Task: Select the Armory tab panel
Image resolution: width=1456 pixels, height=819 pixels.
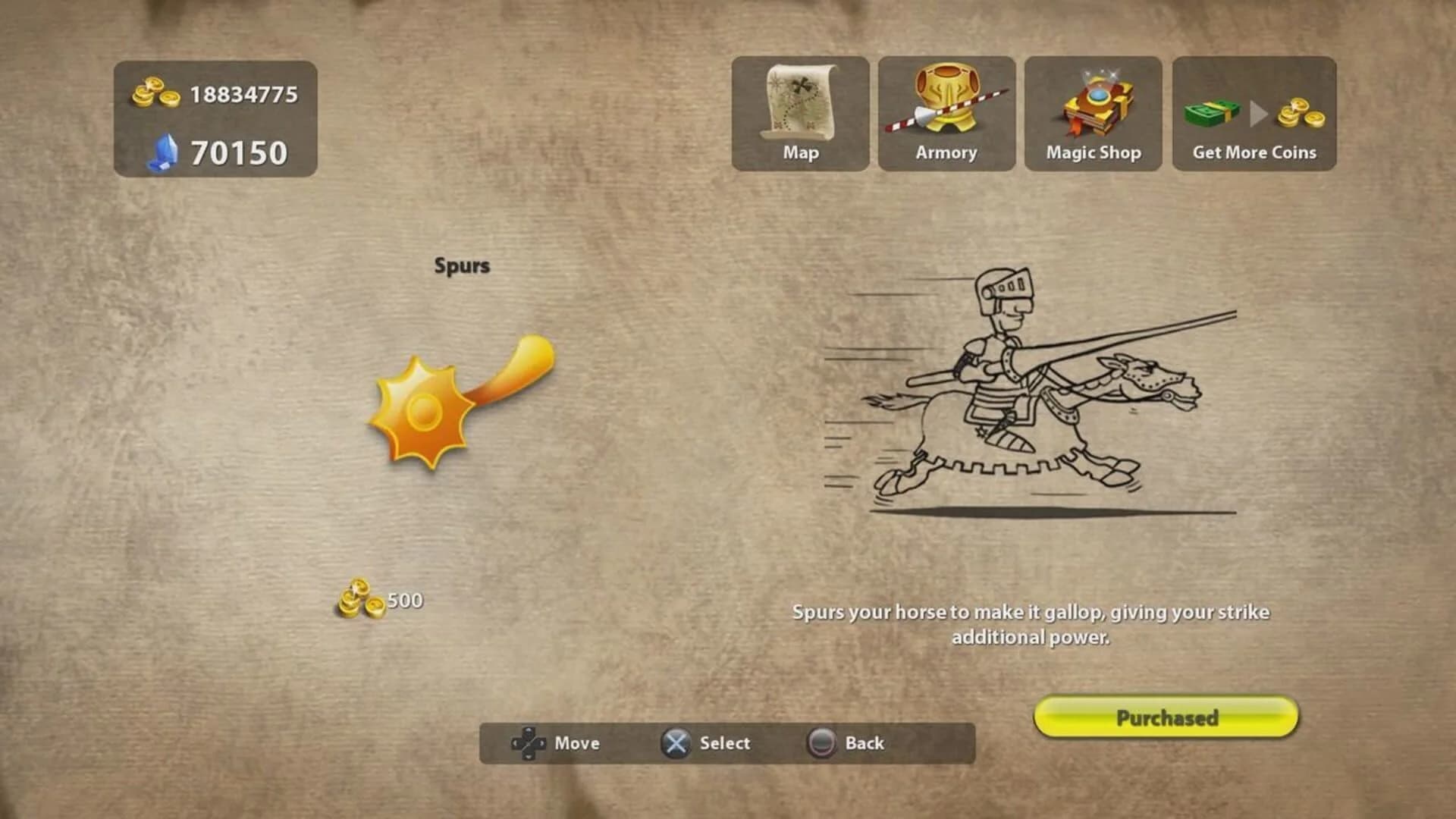Action: (946, 114)
